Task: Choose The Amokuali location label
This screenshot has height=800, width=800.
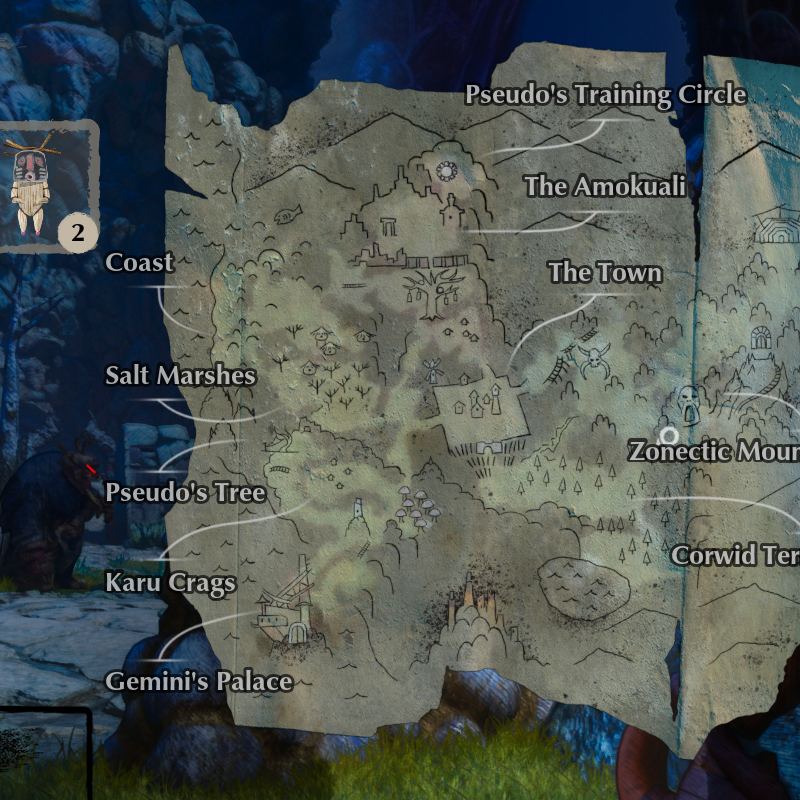Action: pos(605,186)
